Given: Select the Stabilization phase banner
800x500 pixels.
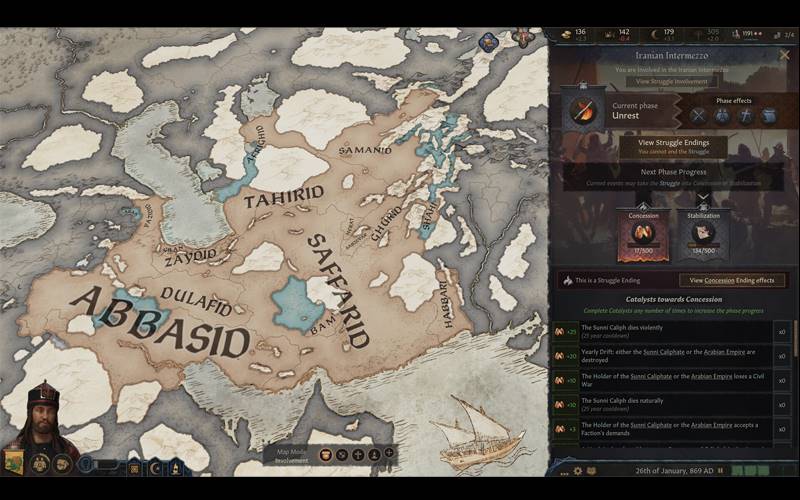Looking at the screenshot, I should coord(704,233).
